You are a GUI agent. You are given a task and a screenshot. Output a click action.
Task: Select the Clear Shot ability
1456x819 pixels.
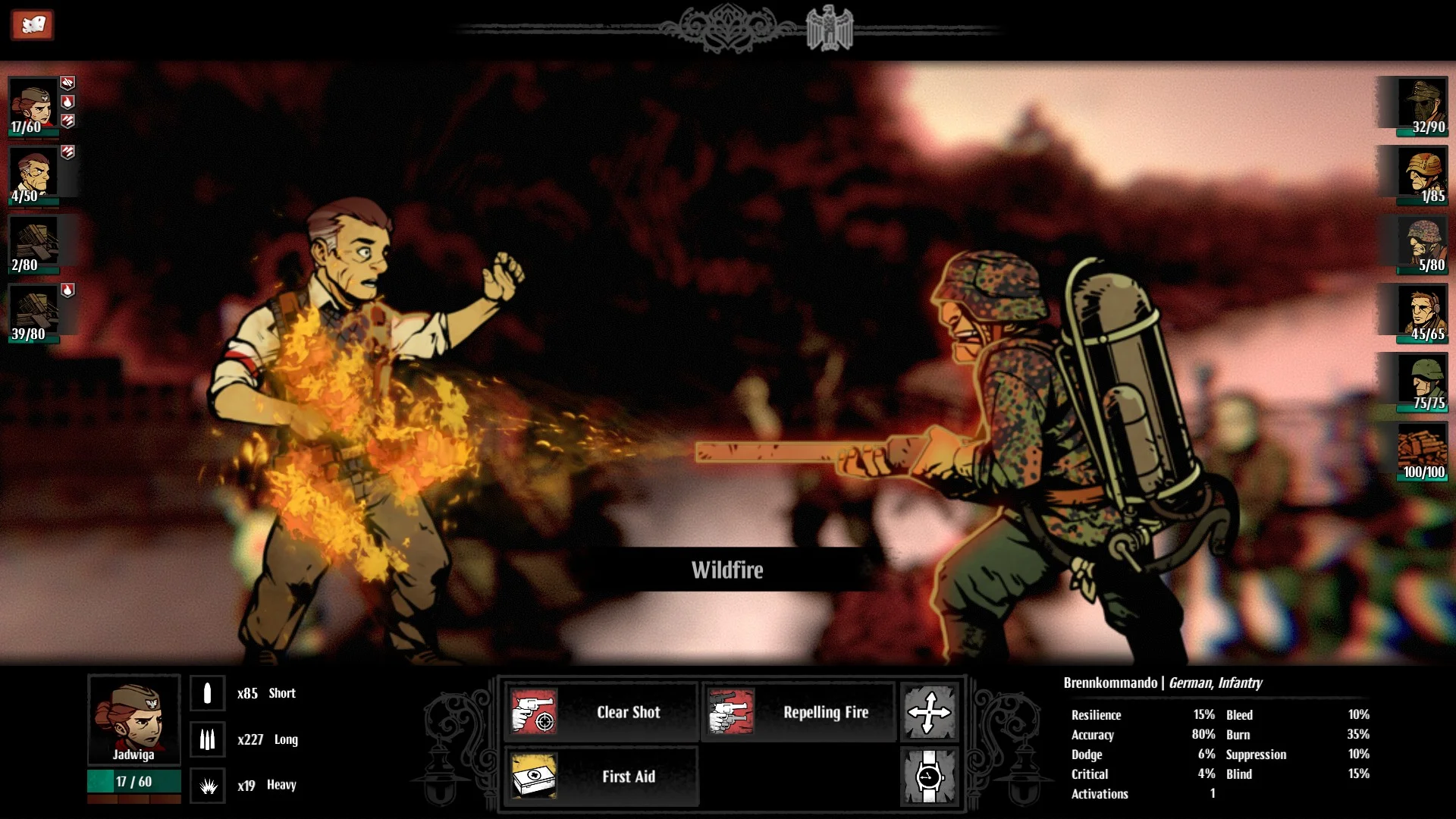601,712
